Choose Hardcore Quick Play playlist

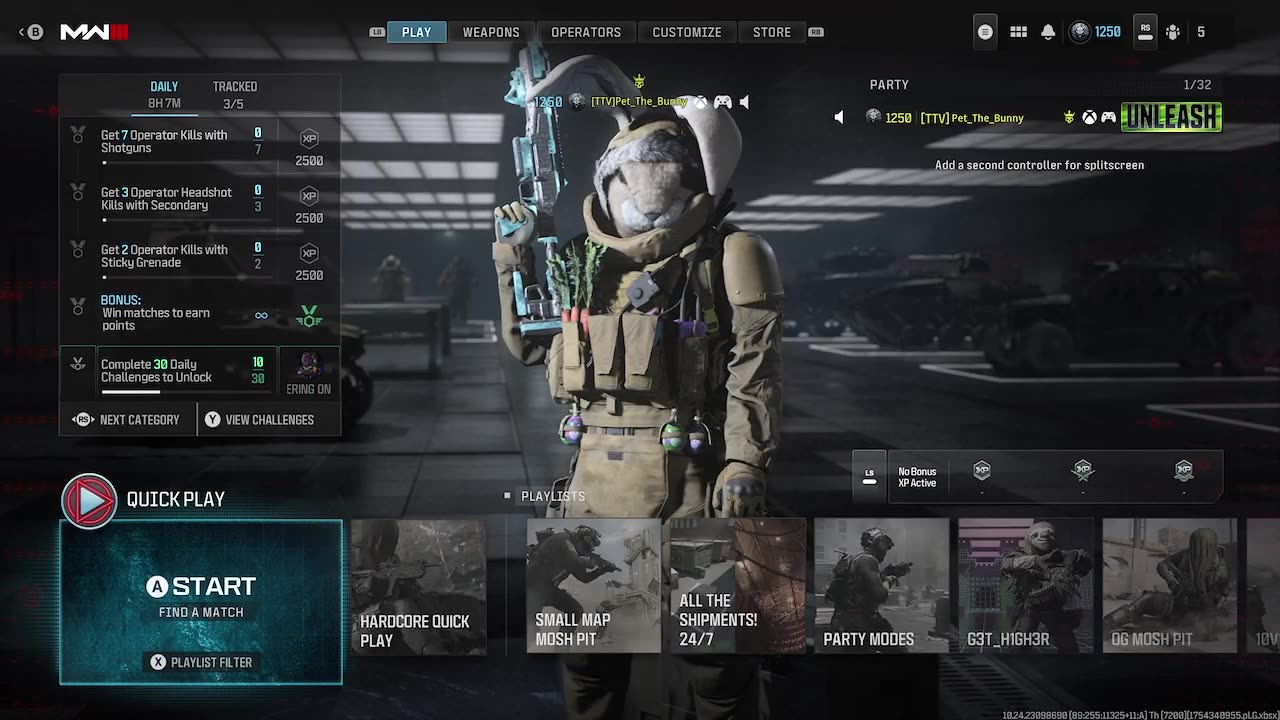[x=418, y=586]
